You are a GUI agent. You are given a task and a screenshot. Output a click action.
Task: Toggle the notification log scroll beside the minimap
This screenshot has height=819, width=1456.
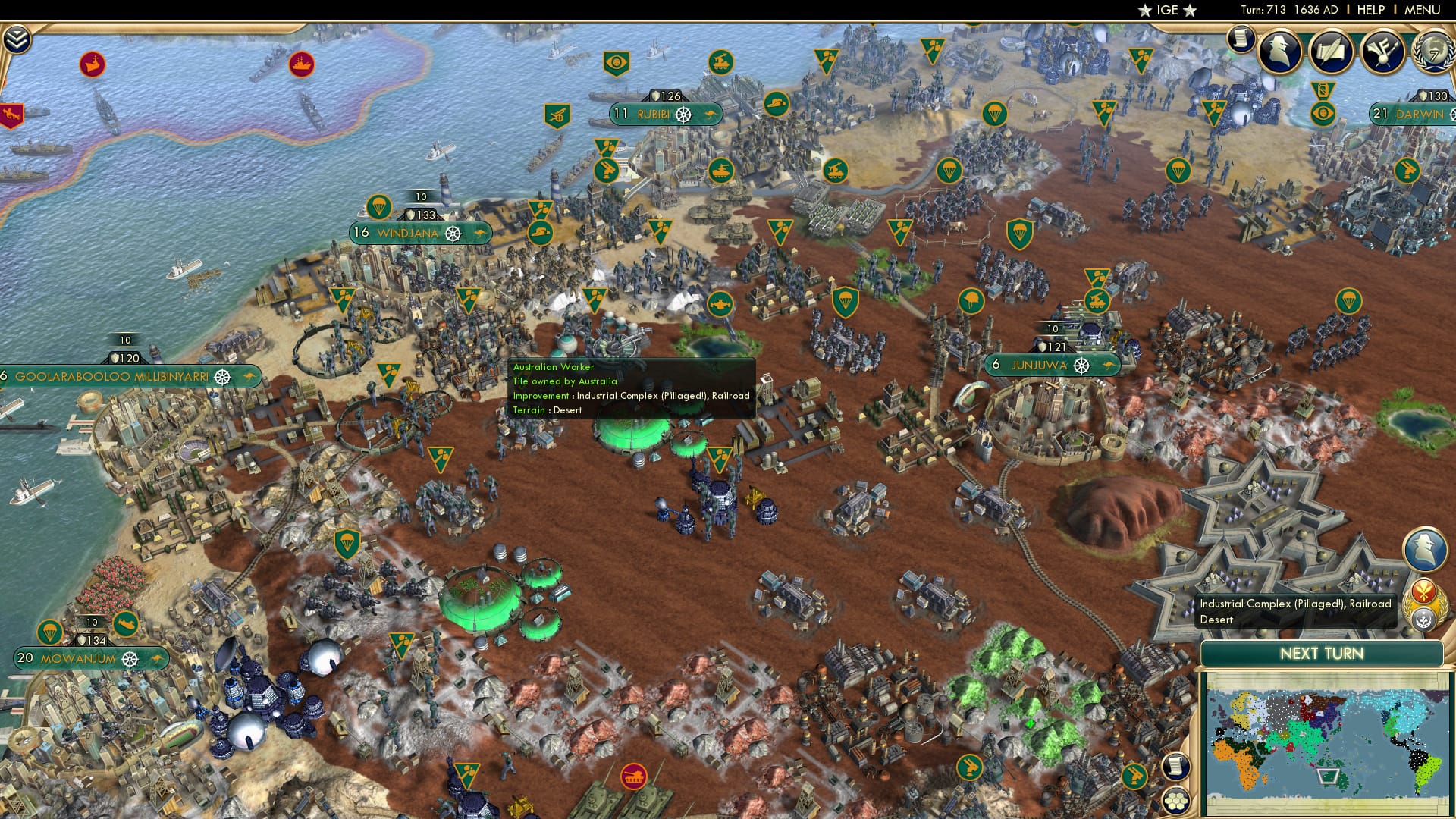click(x=1175, y=766)
